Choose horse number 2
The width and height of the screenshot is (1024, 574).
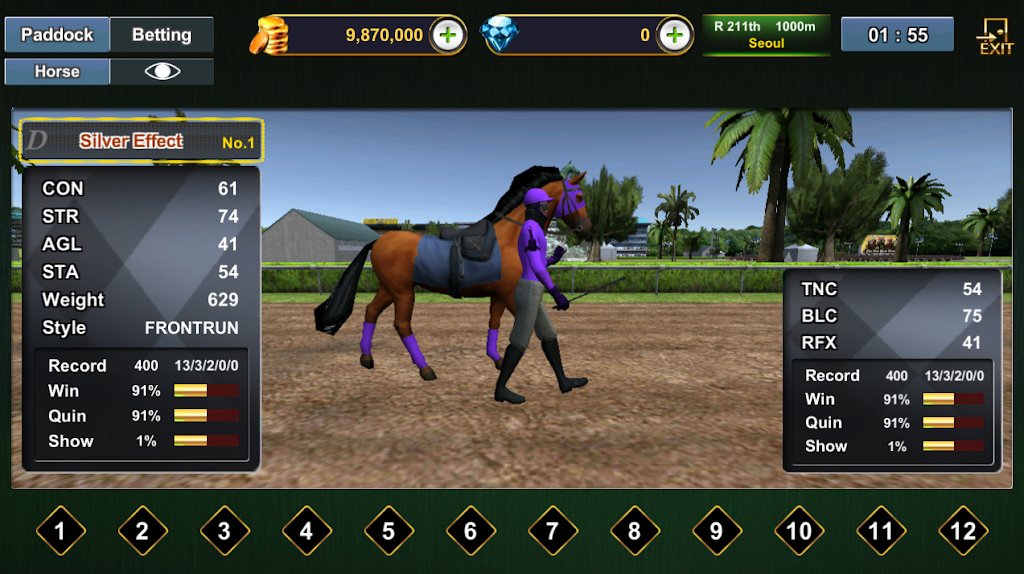coord(142,531)
